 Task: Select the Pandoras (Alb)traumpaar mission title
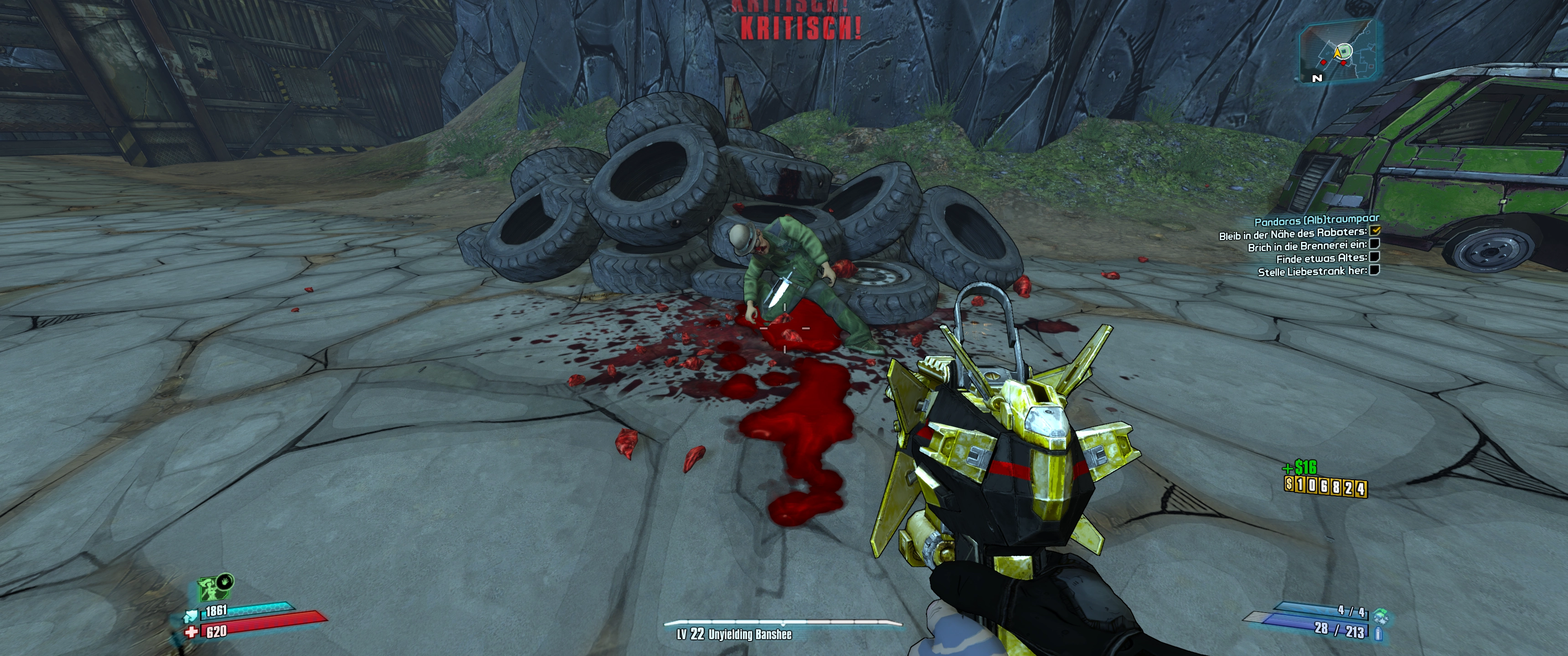[1316, 220]
